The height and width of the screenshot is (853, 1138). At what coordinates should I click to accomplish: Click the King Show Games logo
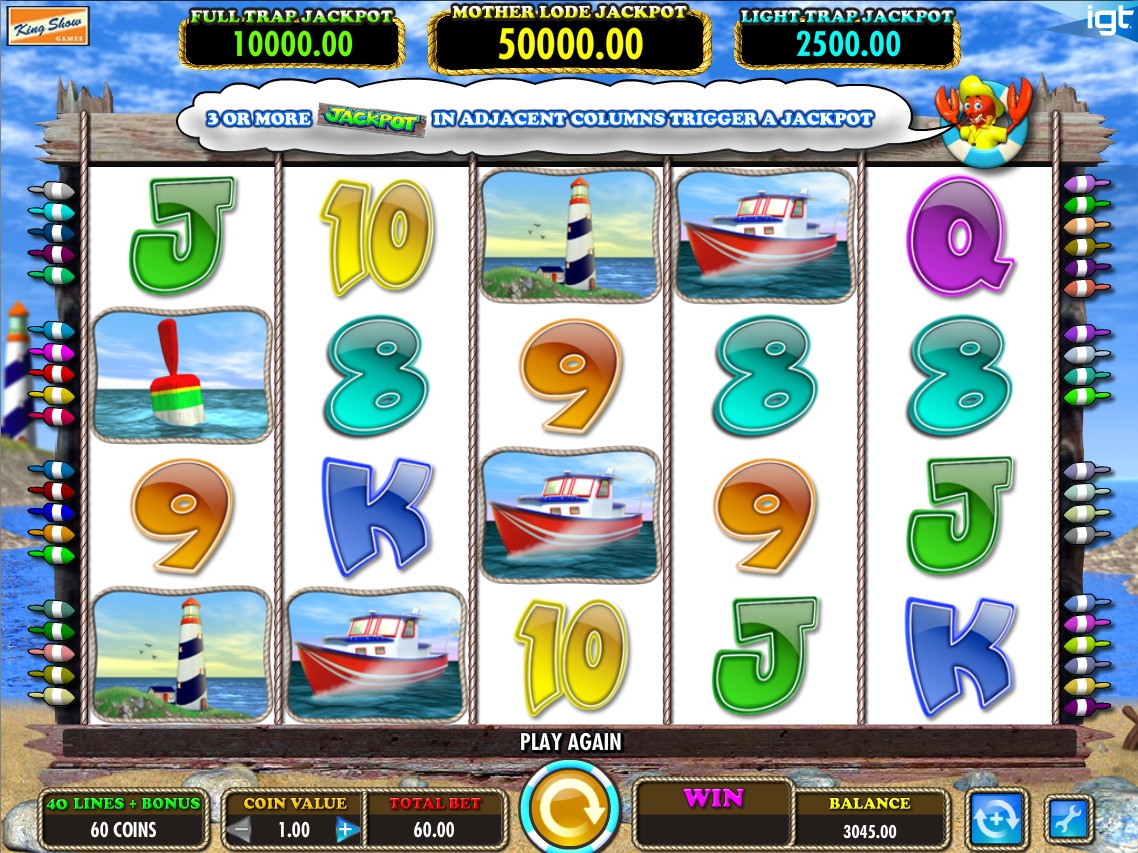click(48, 26)
